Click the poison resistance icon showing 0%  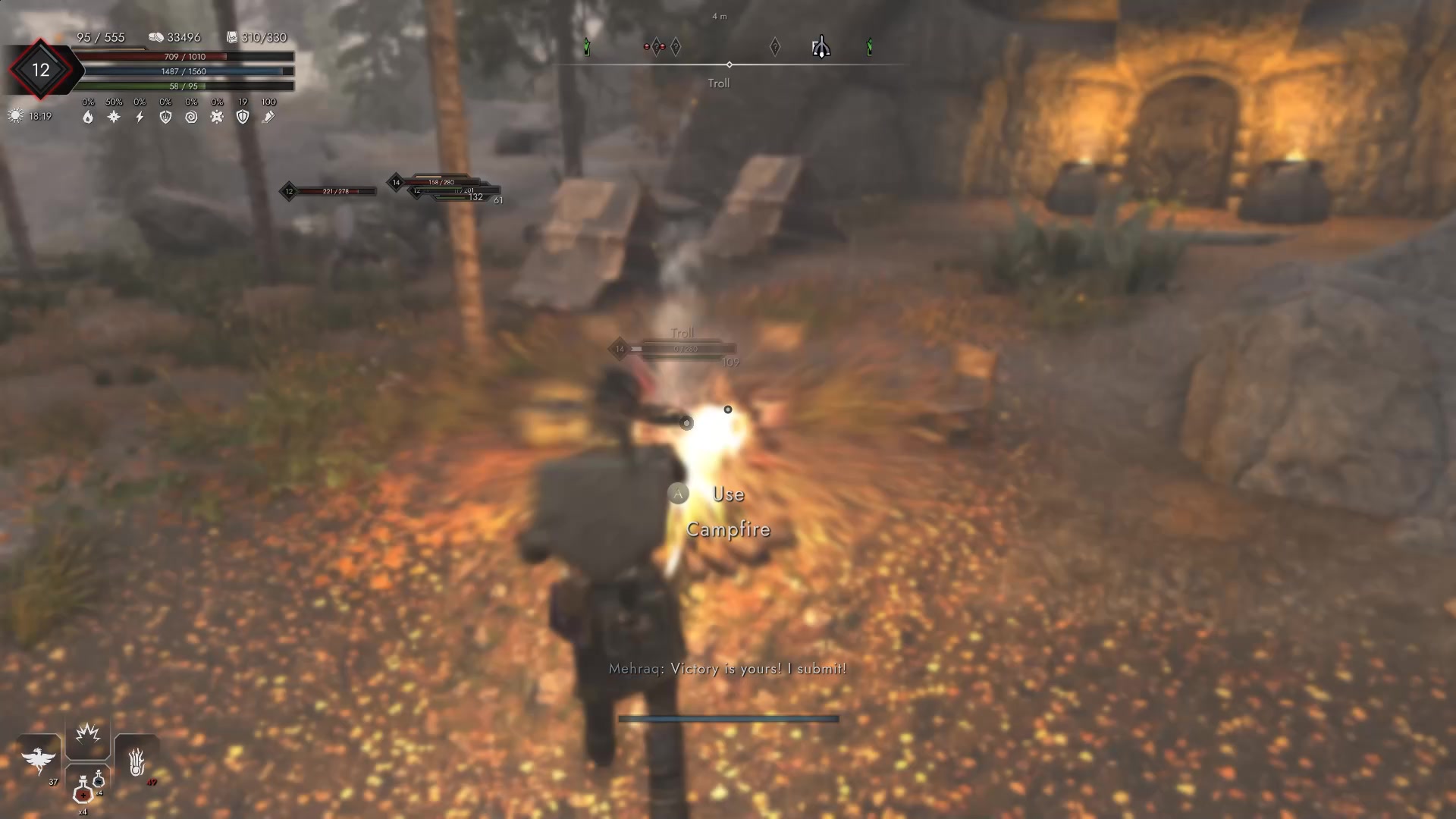[217, 118]
